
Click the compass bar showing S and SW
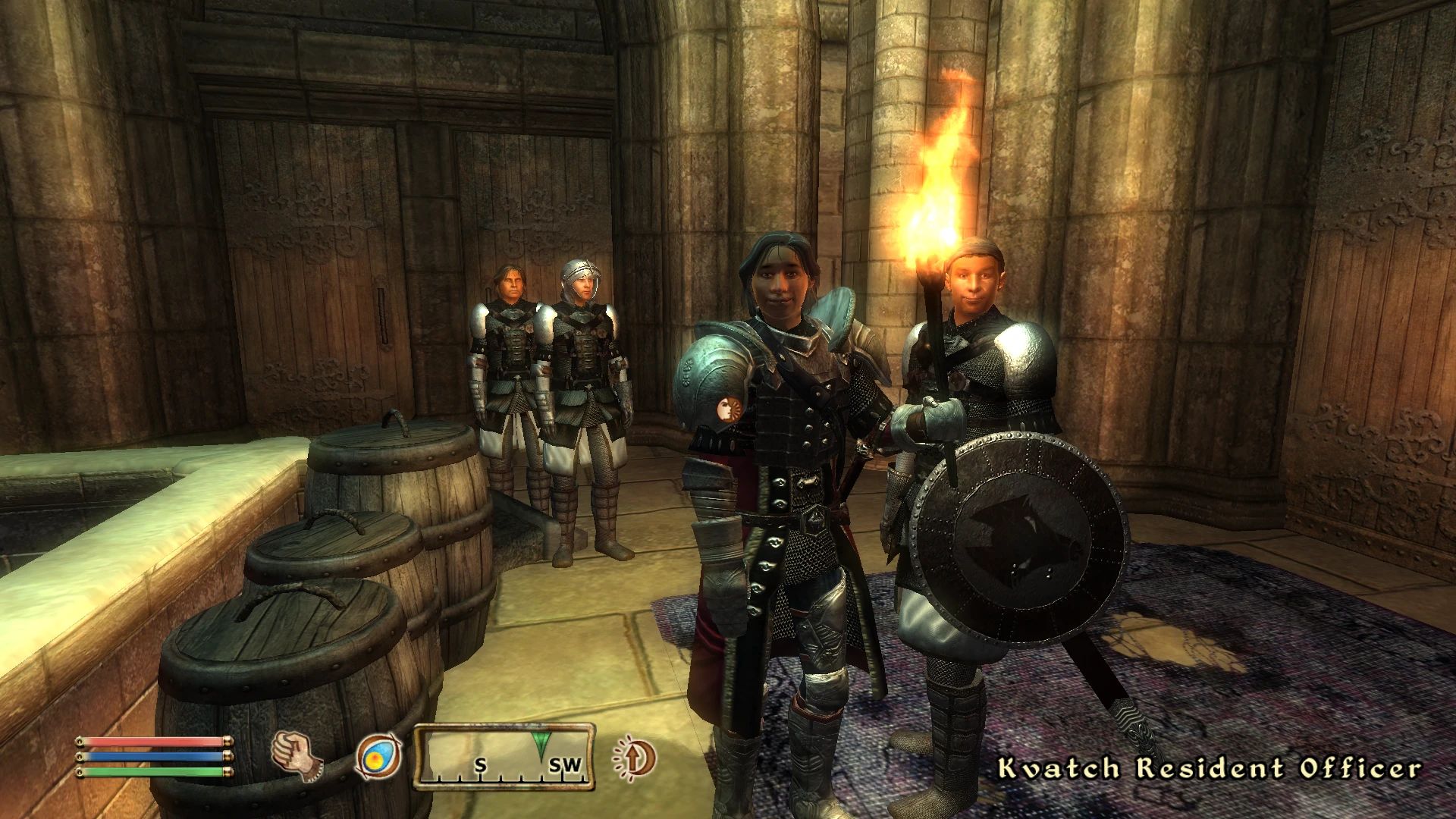504,757
